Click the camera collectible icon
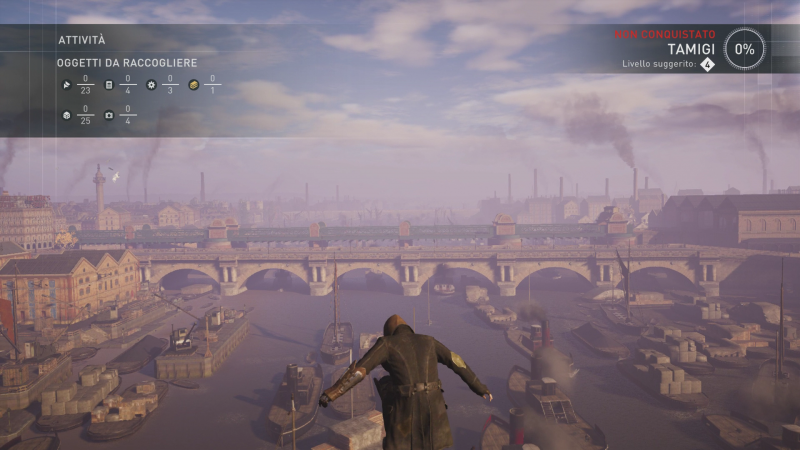The image size is (800, 450). click(x=109, y=115)
